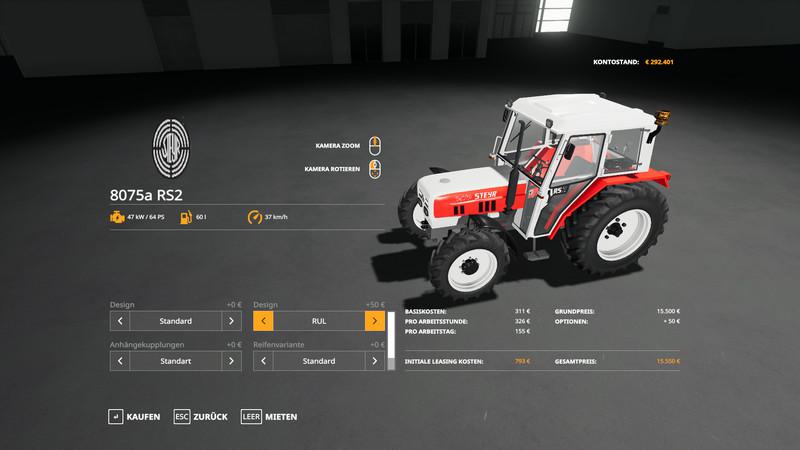
Task: Select the previous Anhängekupplungen option
Action: (x=120, y=360)
